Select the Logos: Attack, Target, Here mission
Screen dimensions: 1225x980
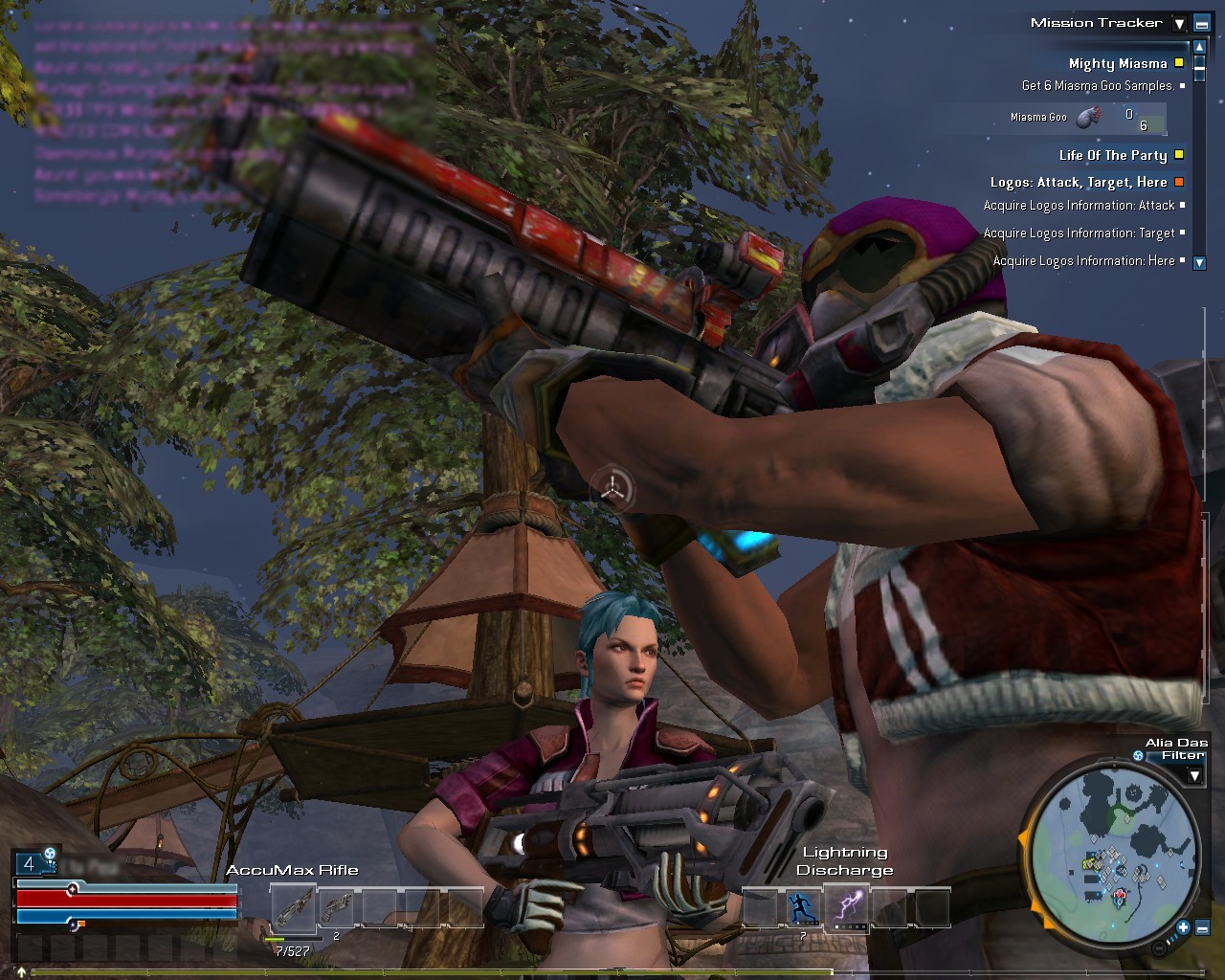coord(1078,182)
